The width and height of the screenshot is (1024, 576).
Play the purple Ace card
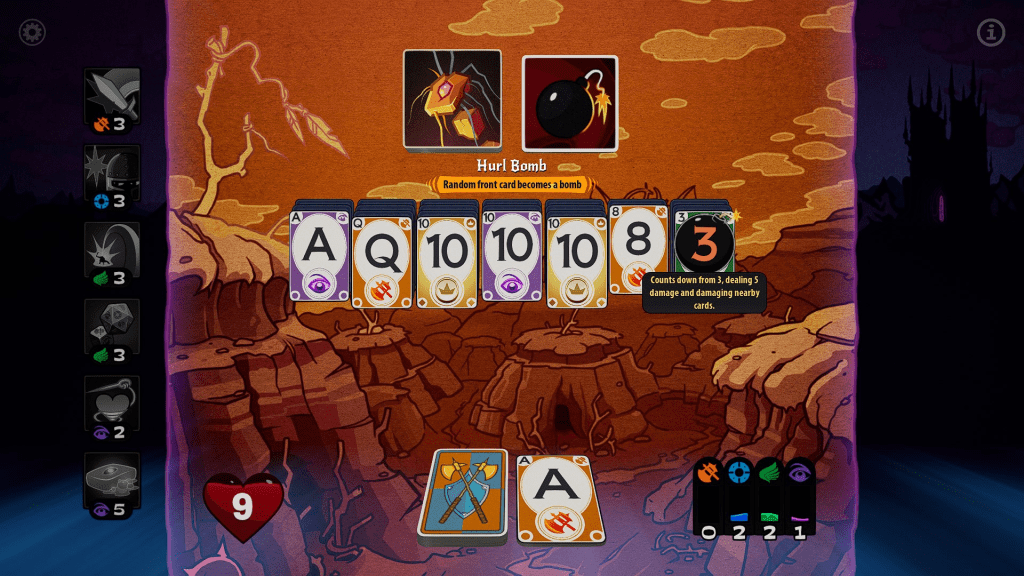click(x=319, y=255)
